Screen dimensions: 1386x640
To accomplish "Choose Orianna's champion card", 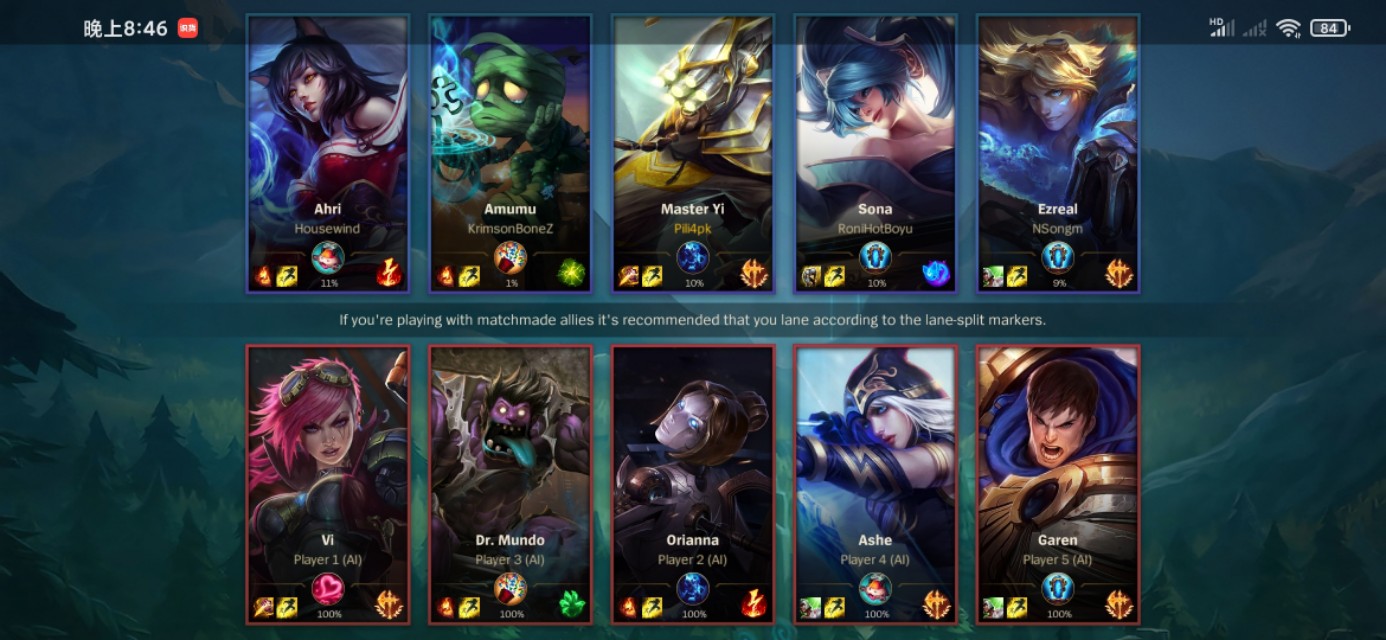I will [692, 484].
